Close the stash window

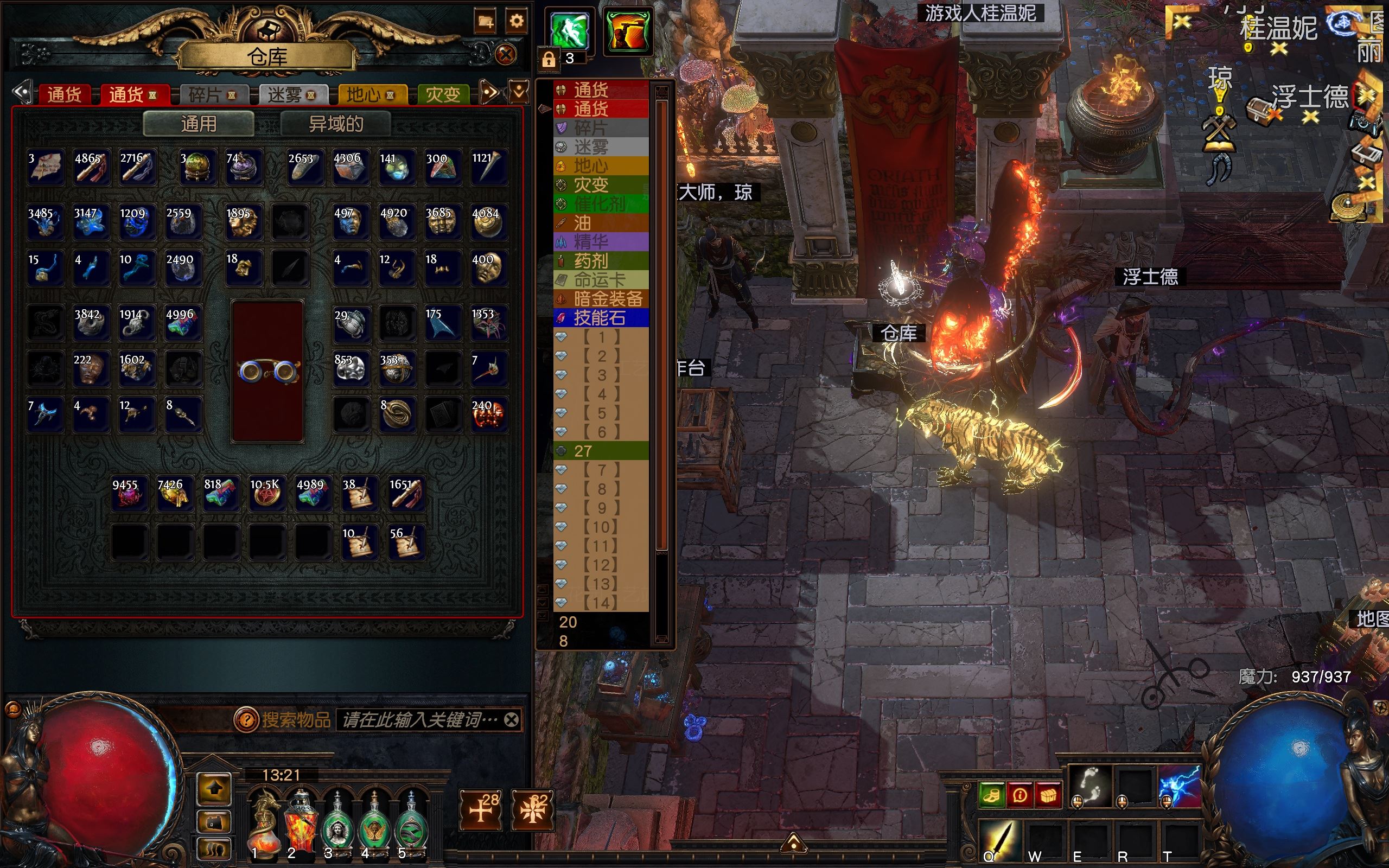(505, 55)
